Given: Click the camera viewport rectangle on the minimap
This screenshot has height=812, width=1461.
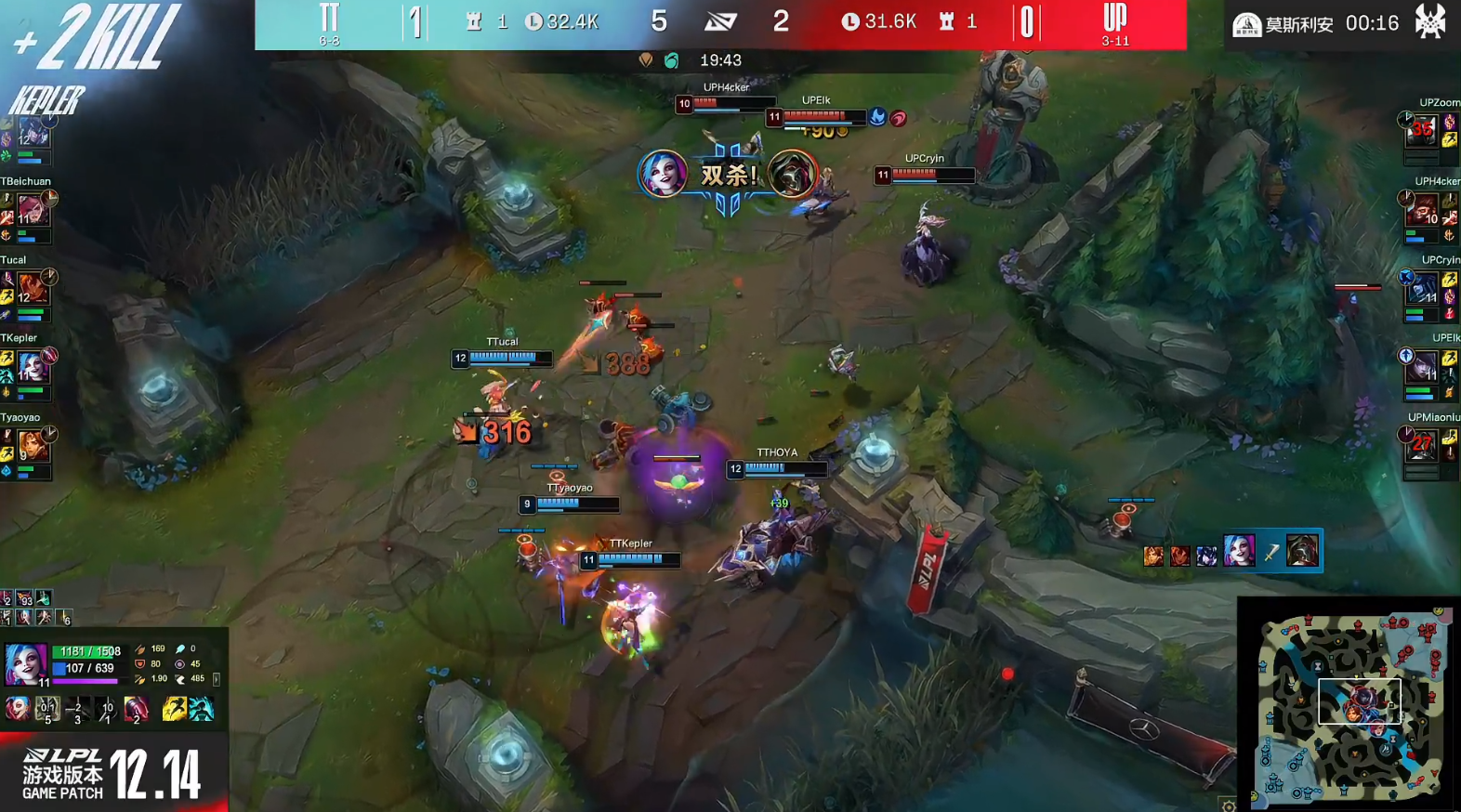Looking at the screenshot, I should click(1360, 700).
